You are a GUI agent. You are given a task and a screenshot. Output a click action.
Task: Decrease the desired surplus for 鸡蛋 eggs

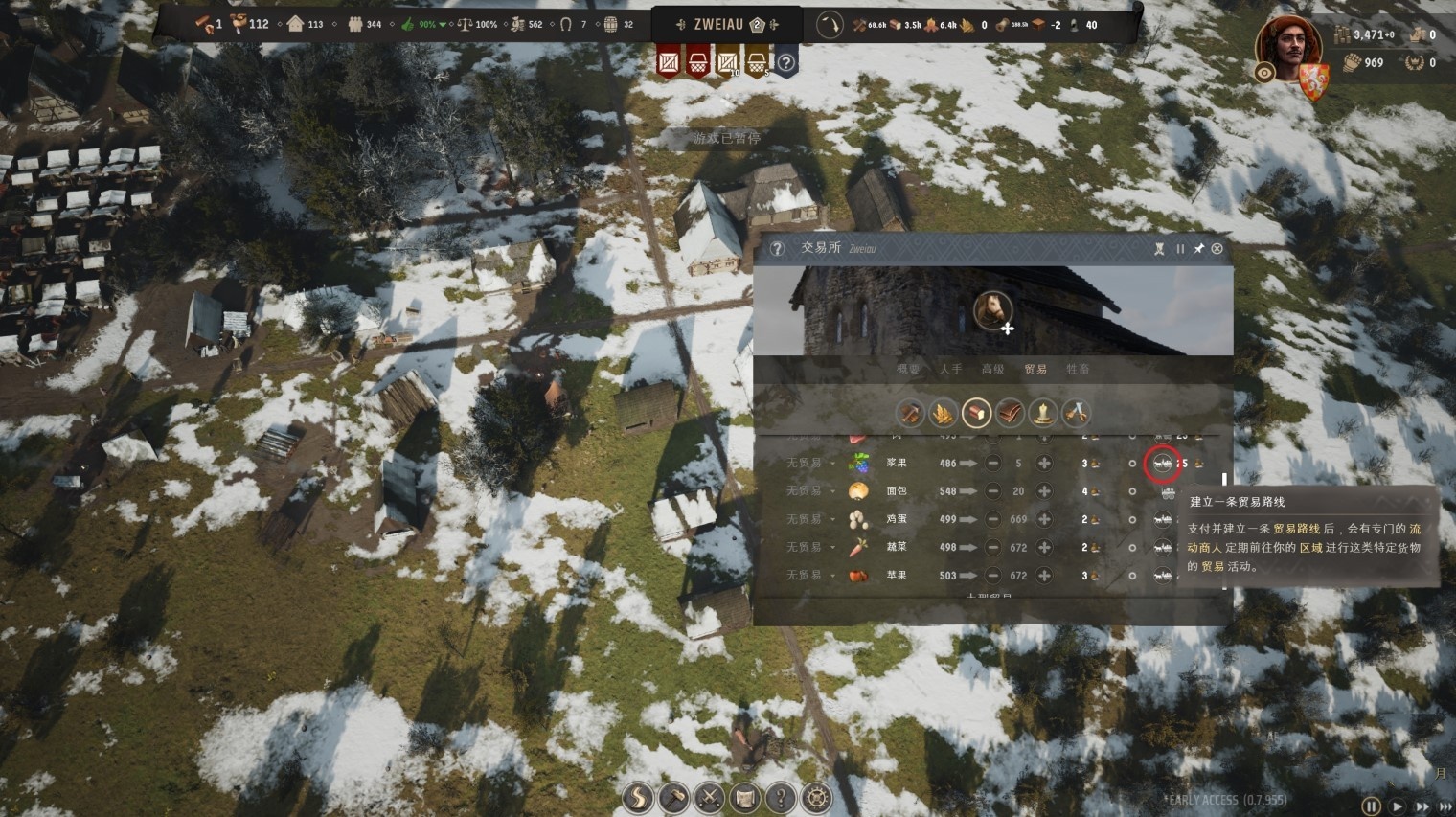tap(993, 520)
